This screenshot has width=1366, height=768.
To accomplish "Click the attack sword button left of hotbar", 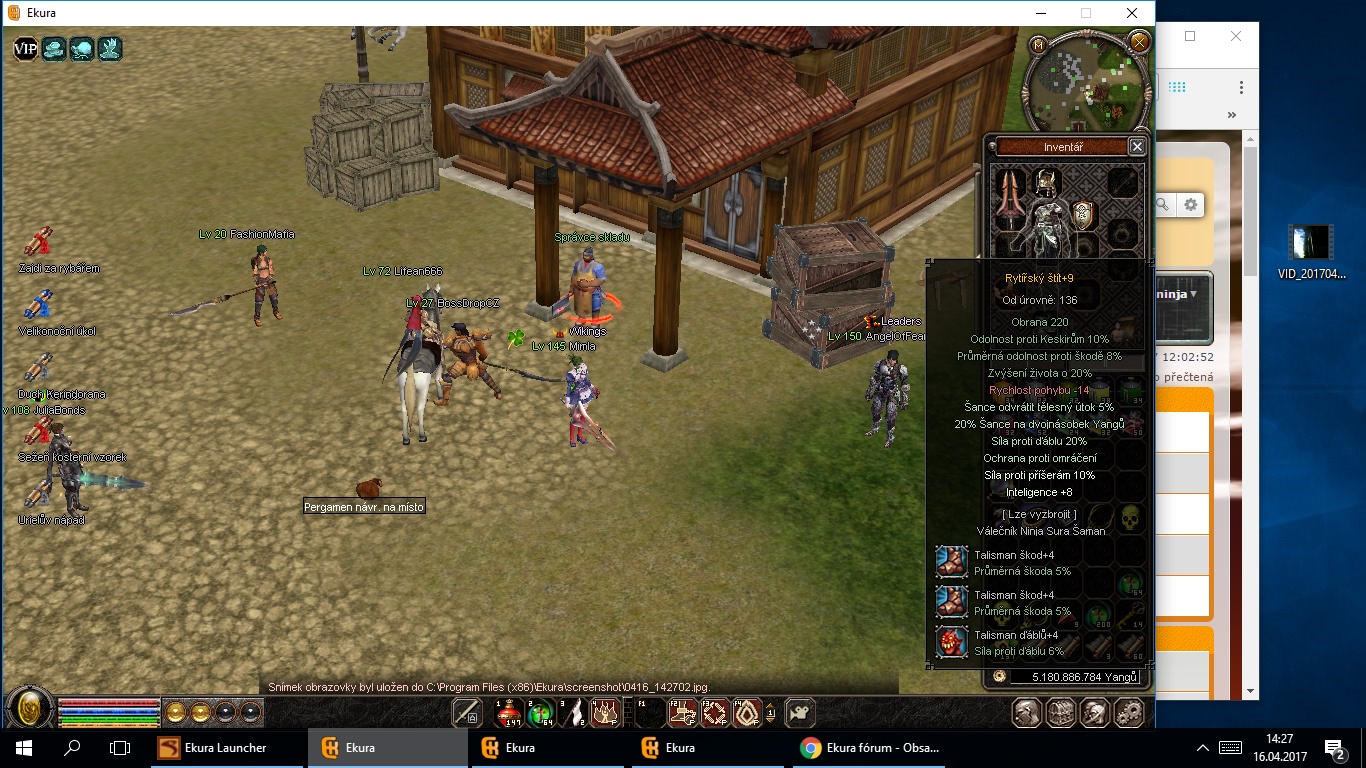I will pos(467,713).
